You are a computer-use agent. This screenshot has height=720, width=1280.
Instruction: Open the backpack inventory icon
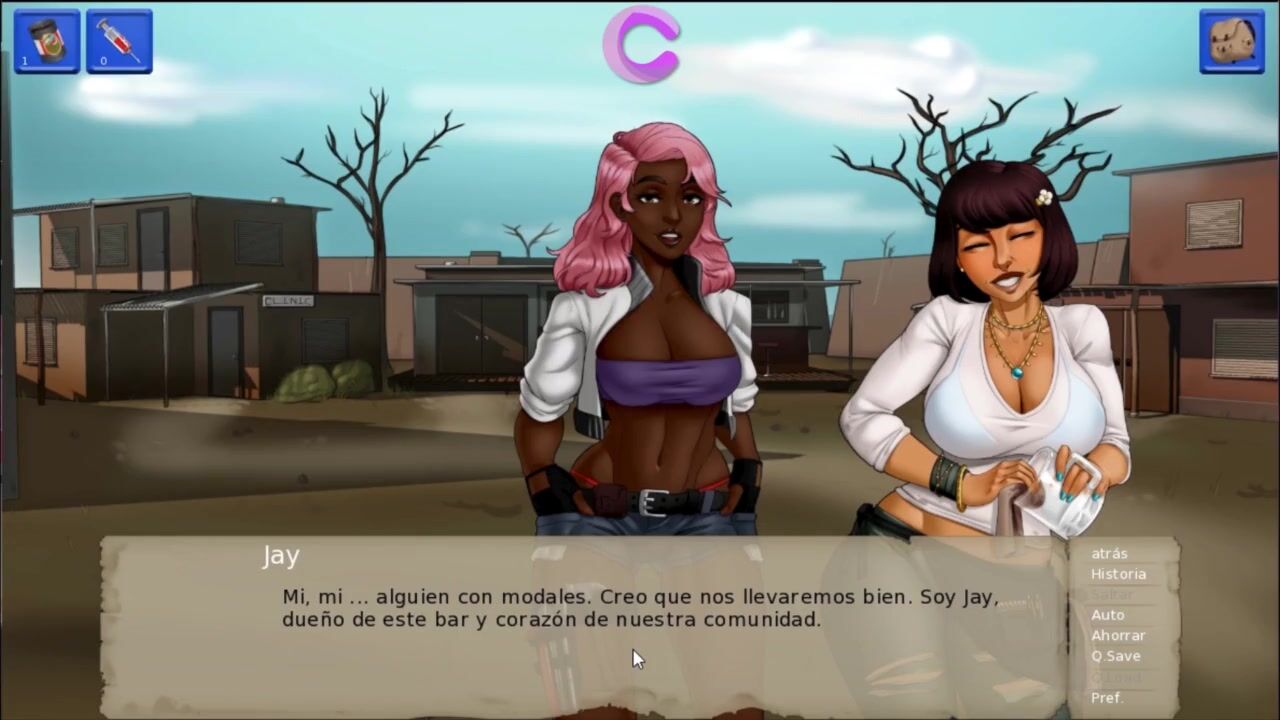pos(1232,41)
